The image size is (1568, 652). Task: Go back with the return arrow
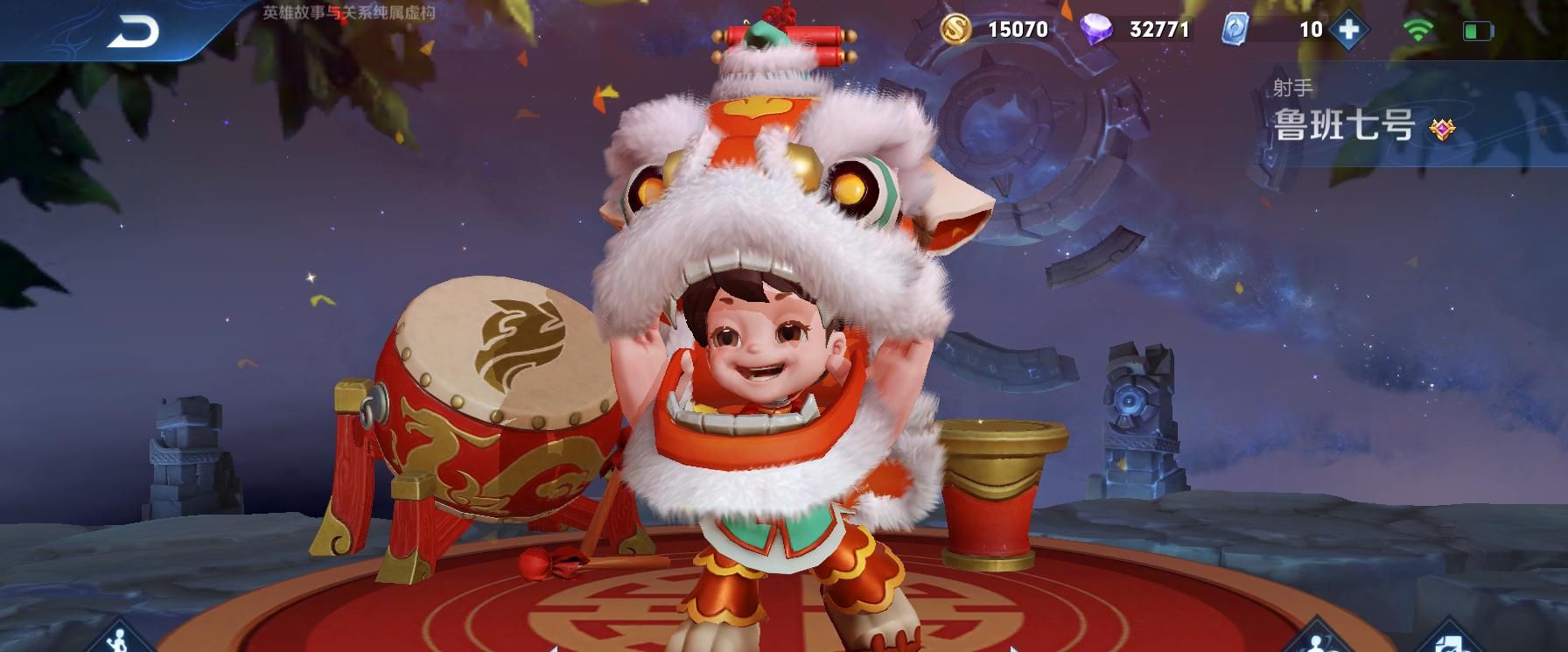pyautogui.click(x=133, y=32)
